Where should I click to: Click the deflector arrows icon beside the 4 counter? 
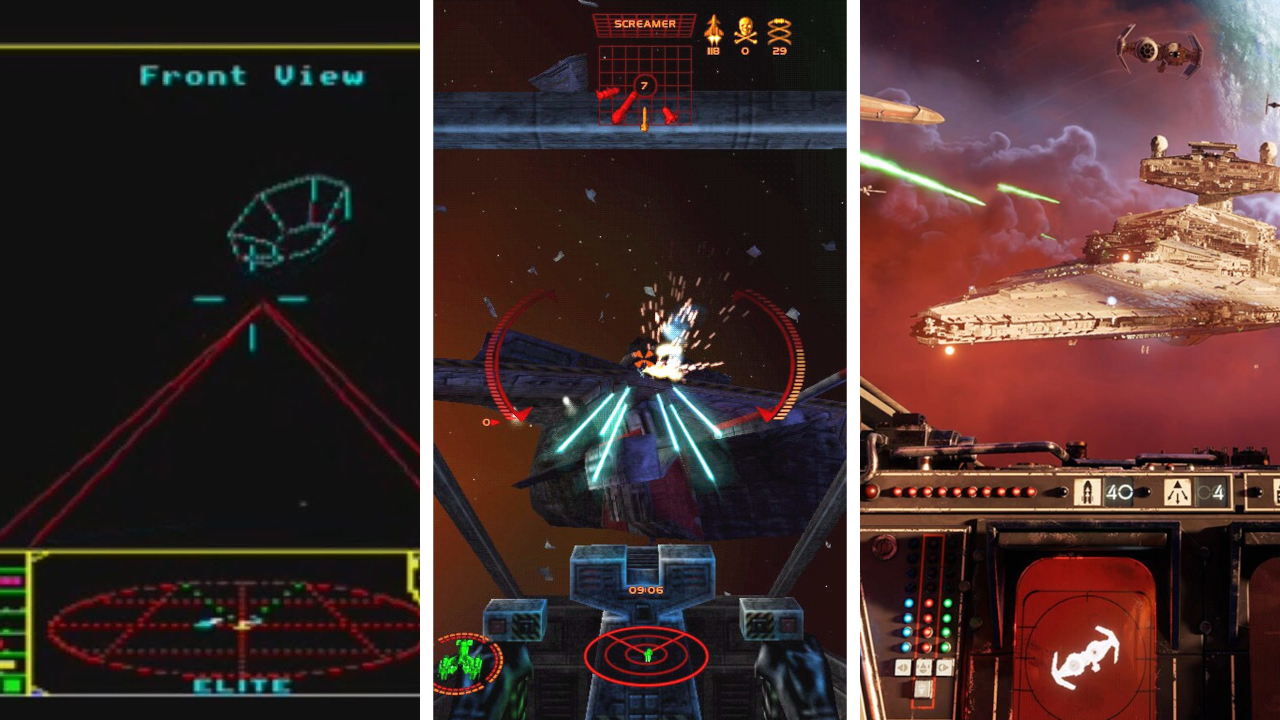tap(1177, 491)
